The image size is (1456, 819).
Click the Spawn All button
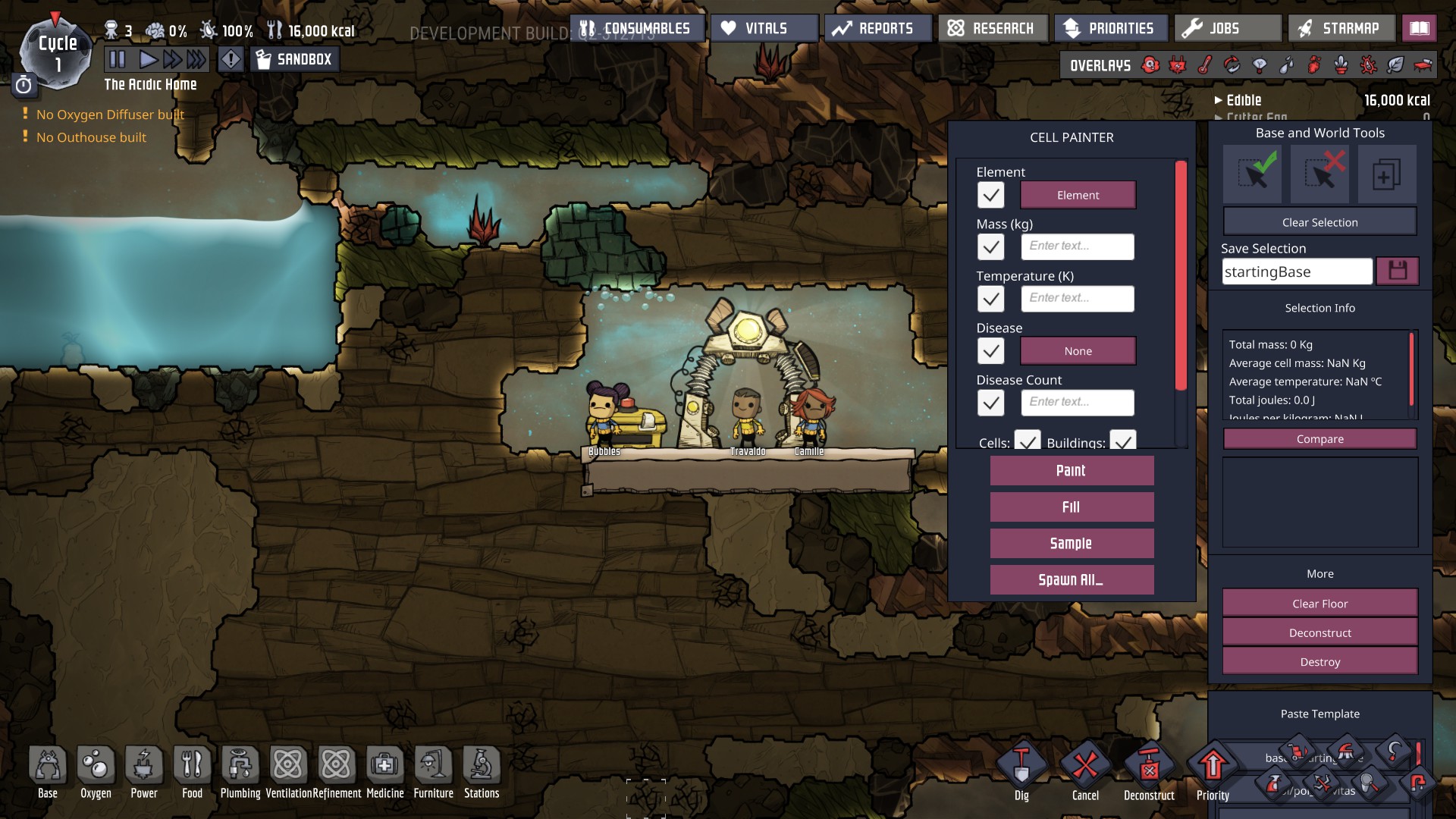[x=1072, y=580]
